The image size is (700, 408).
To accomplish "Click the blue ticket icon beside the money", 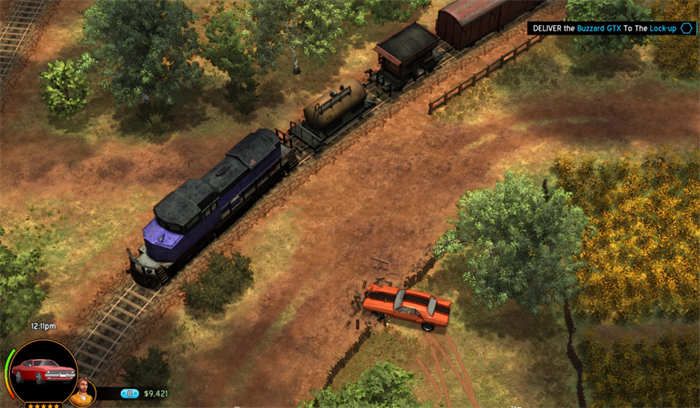I will [130, 394].
